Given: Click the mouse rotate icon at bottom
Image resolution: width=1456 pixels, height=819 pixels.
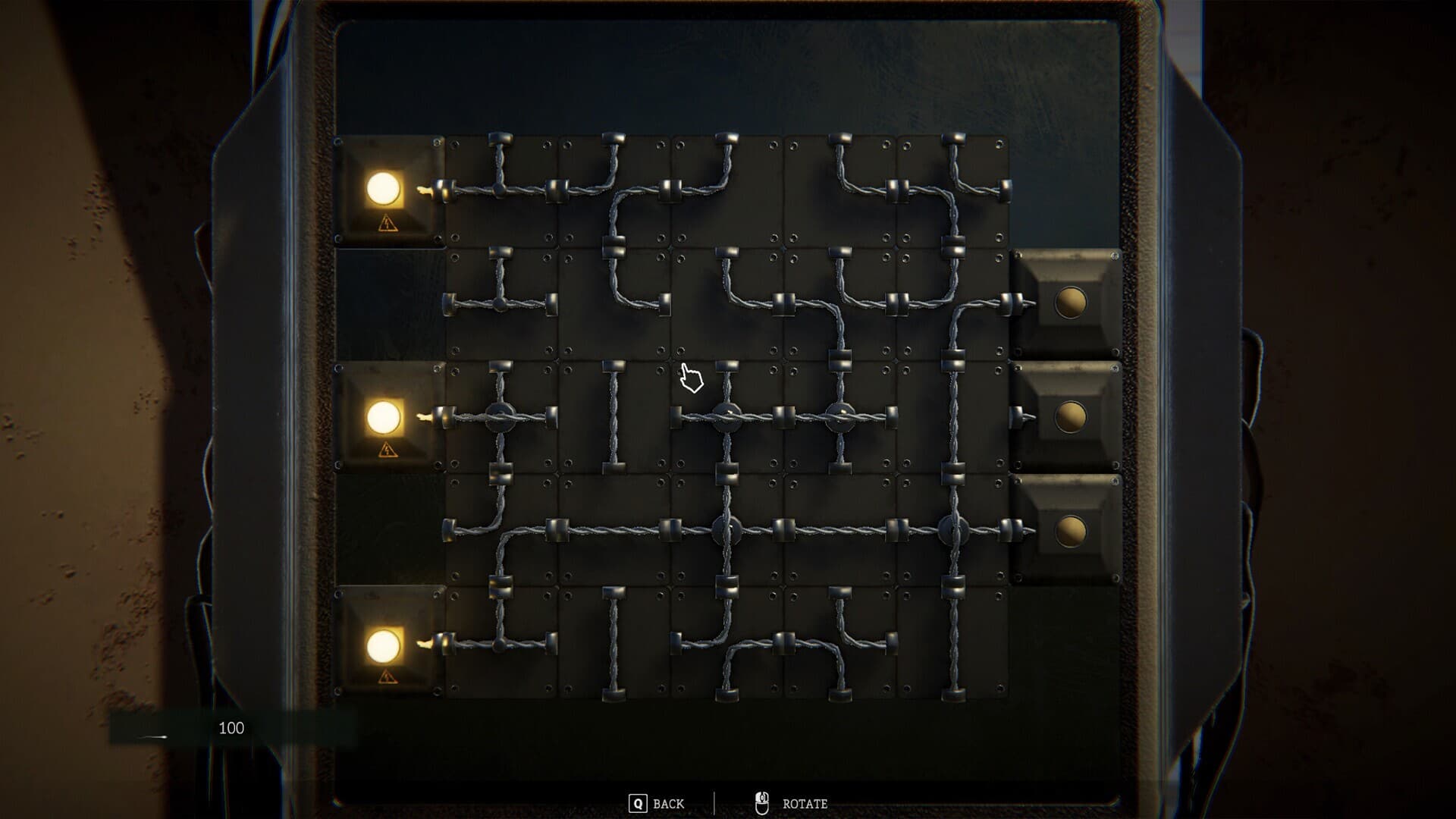Looking at the screenshot, I should [x=762, y=800].
